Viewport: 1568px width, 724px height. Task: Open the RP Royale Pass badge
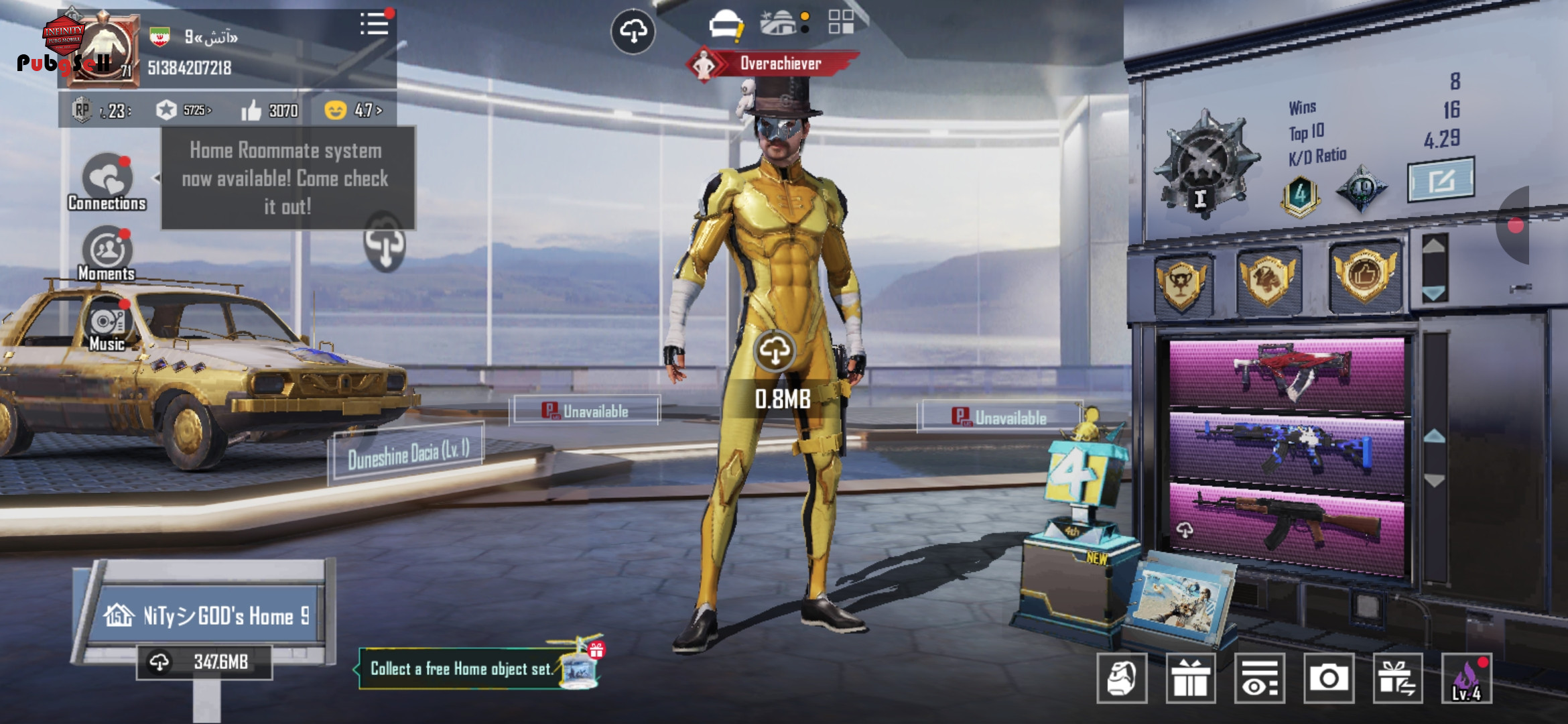click(82, 110)
